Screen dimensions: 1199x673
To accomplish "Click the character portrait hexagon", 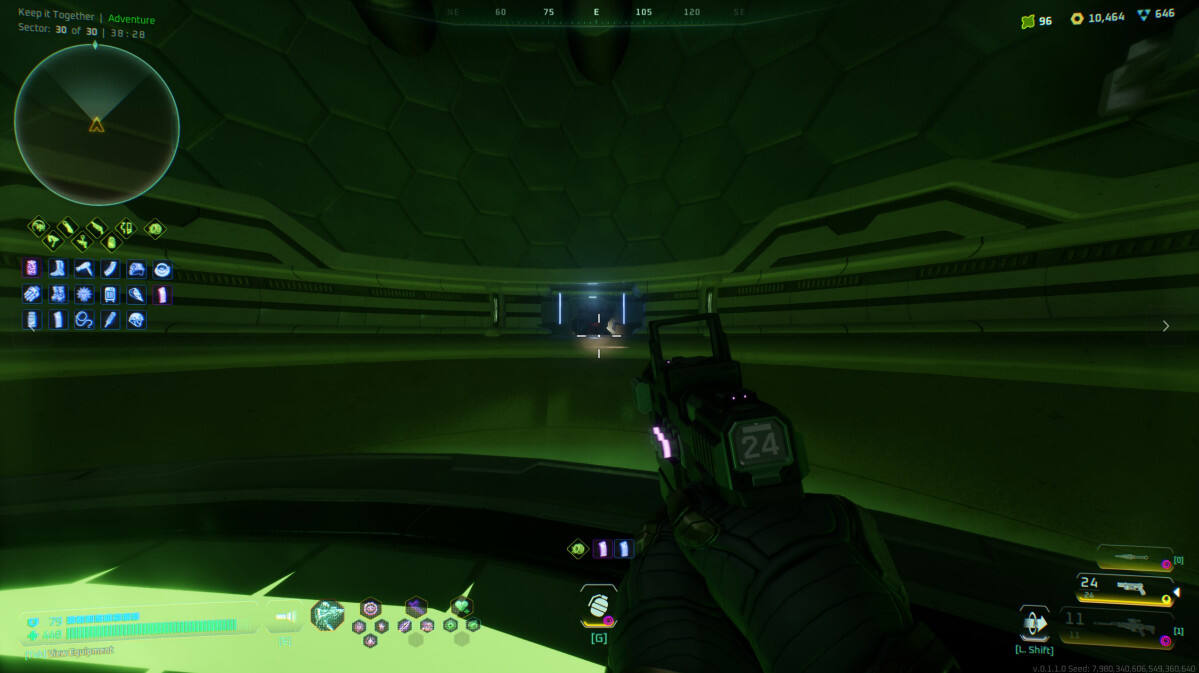I will (327, 616).
